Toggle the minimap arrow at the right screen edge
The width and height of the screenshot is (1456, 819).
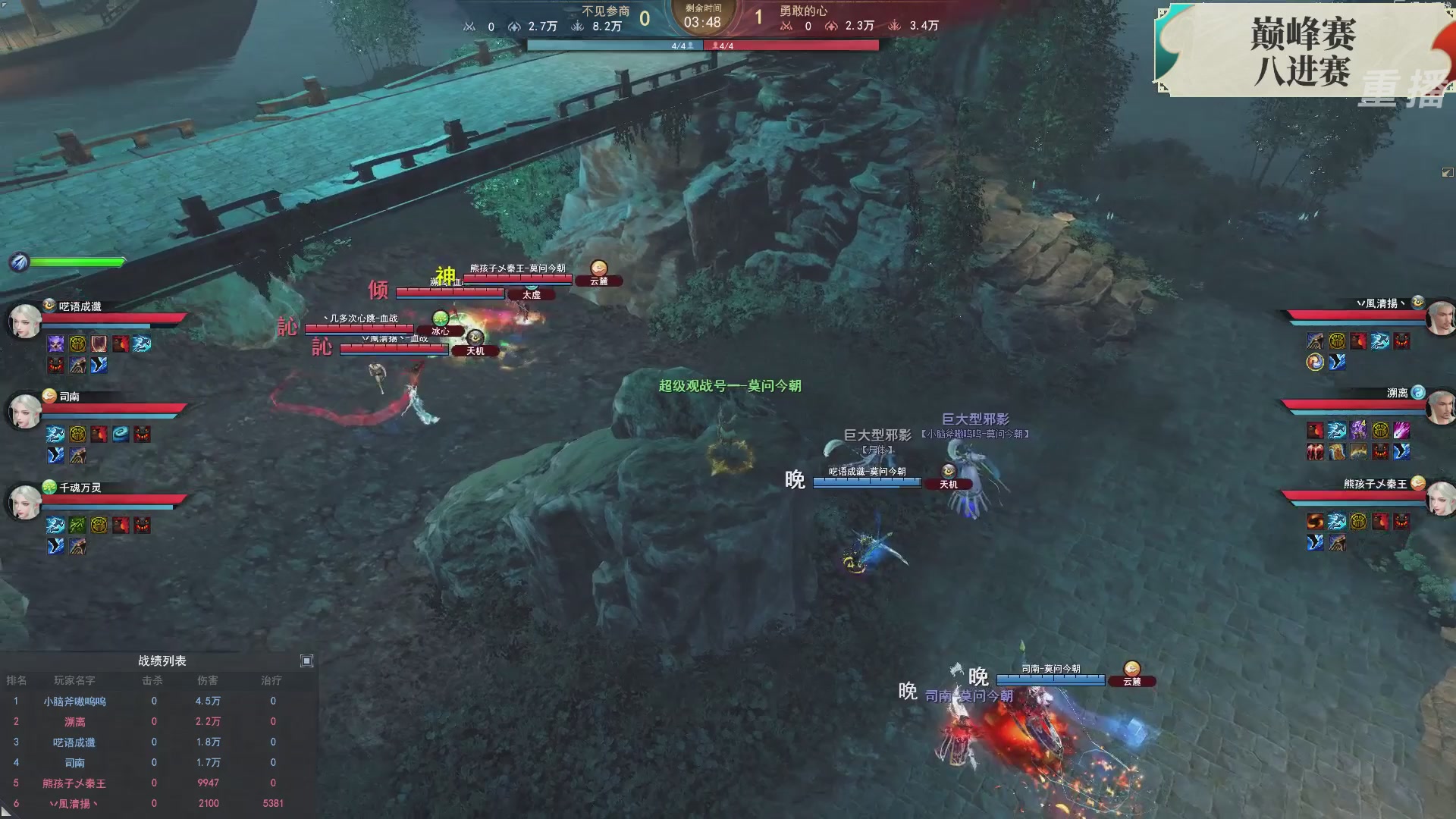click(1447, 172)
